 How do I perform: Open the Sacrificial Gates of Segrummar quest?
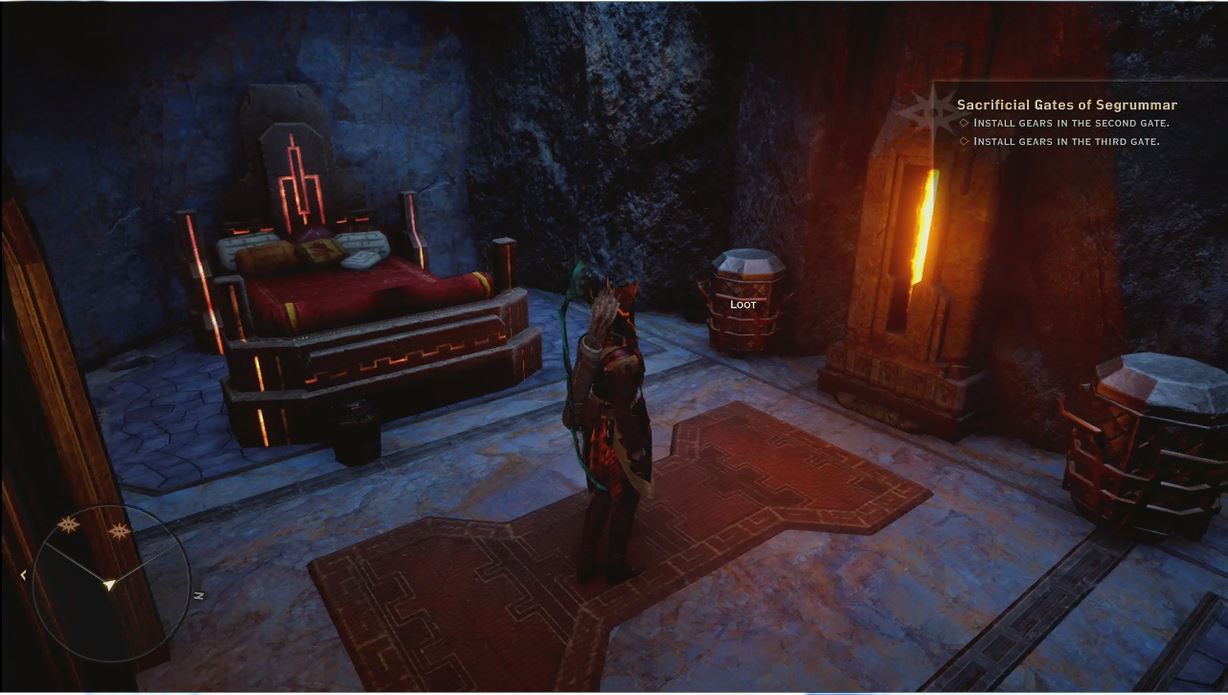pyautogui.click(x=1066, y=105)
